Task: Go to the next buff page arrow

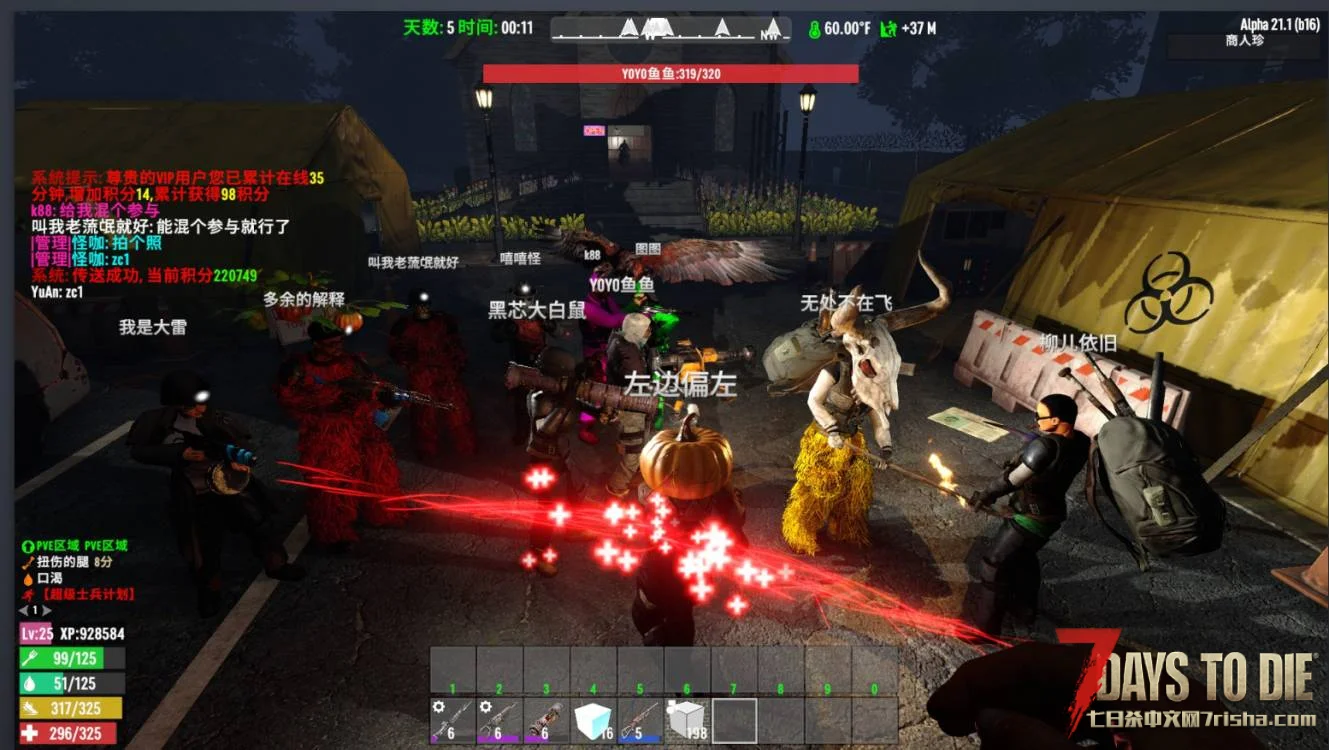Action: [x=47, y=610]
